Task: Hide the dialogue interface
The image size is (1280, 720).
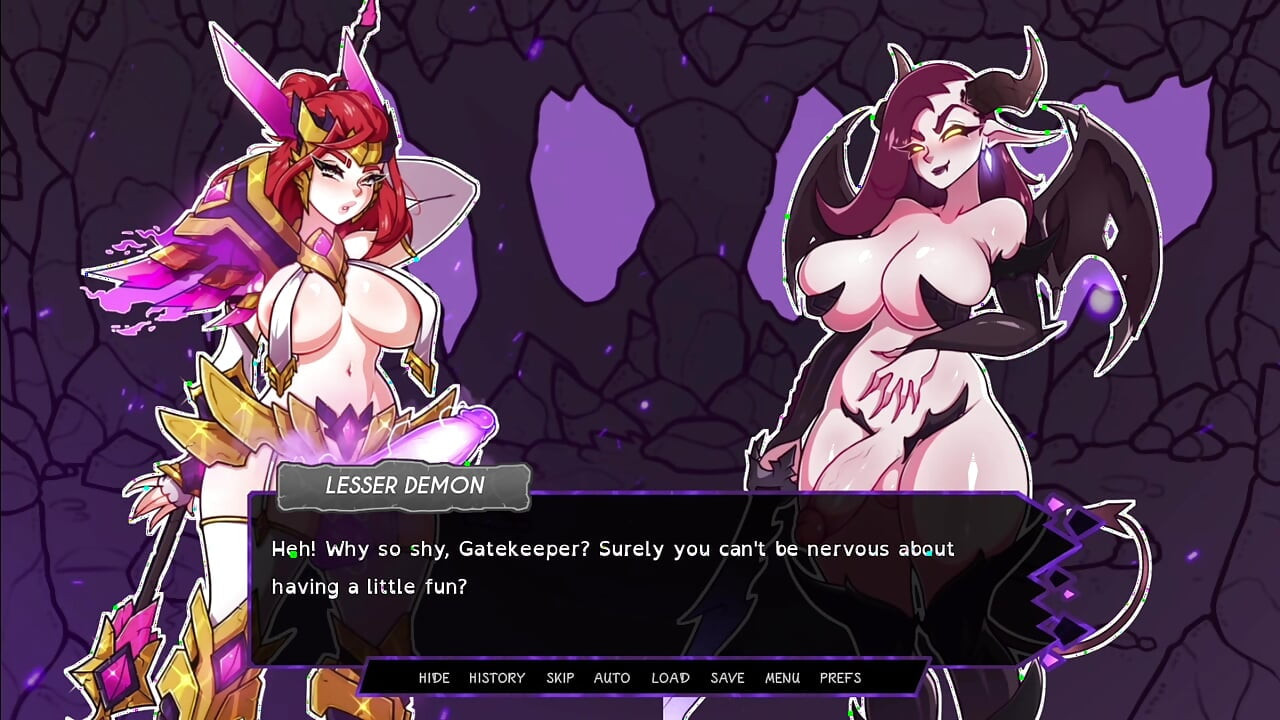Action: tap(434, 678)
